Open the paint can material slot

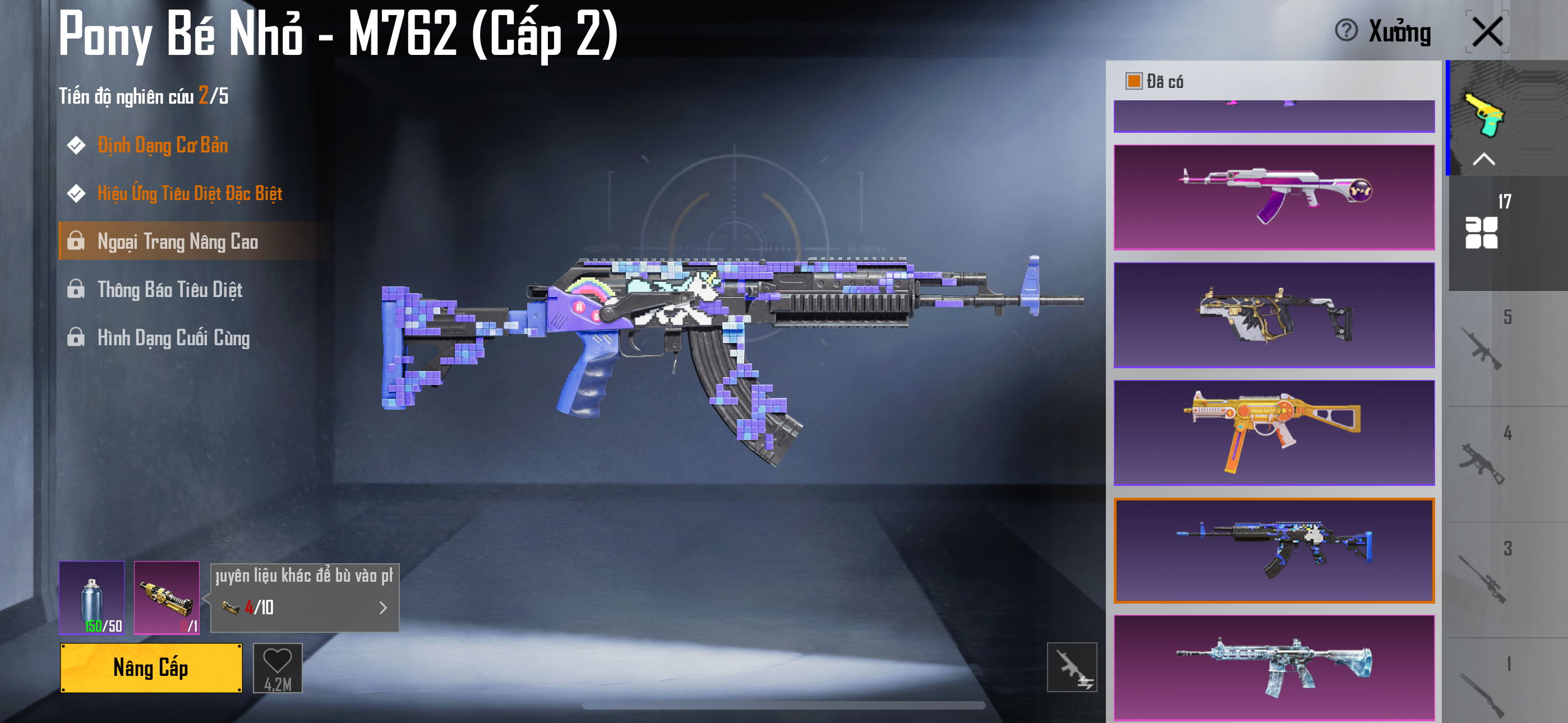(92, 597)
